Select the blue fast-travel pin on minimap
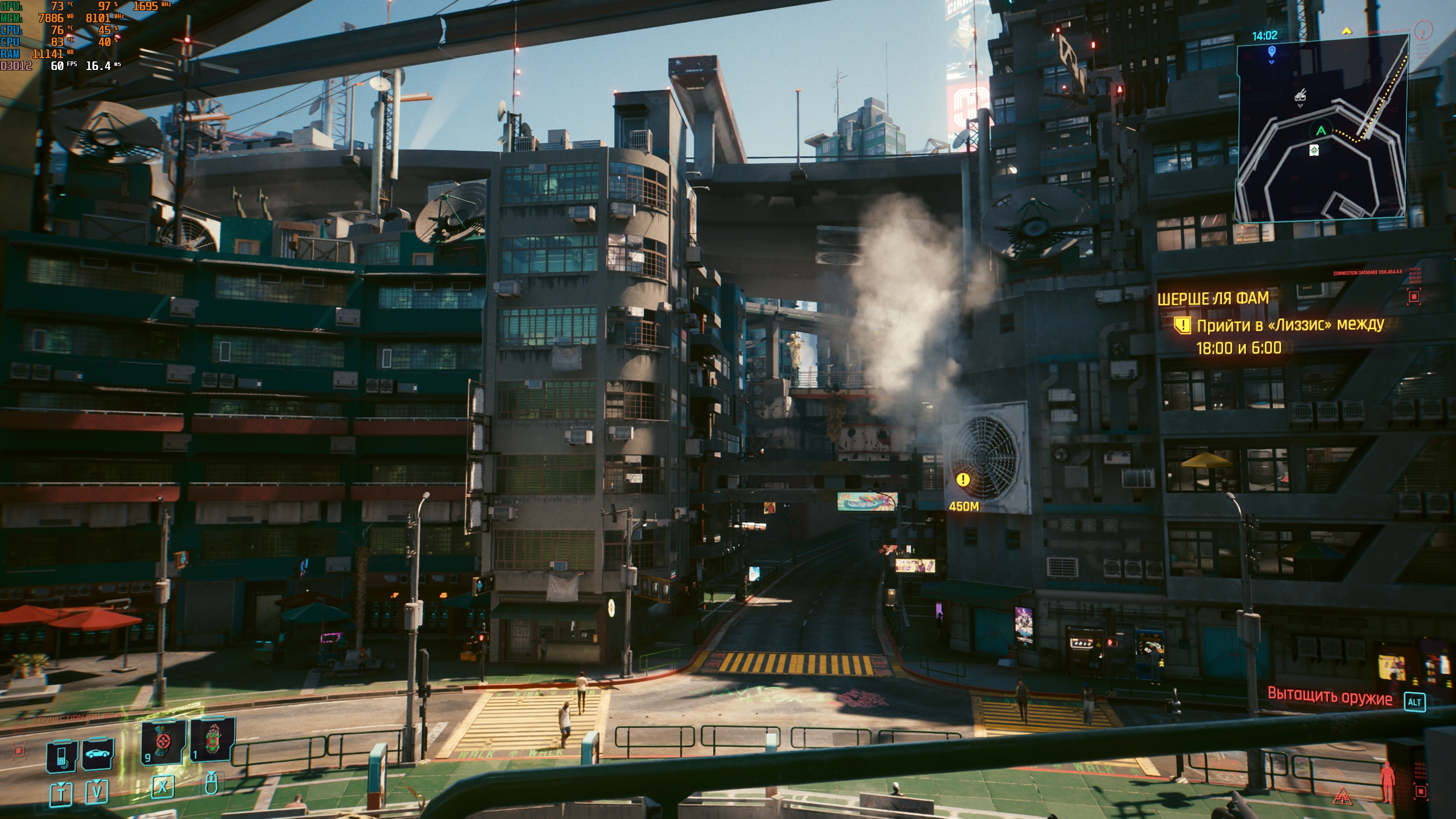Screen dimensions: 1456x819 1272,52
